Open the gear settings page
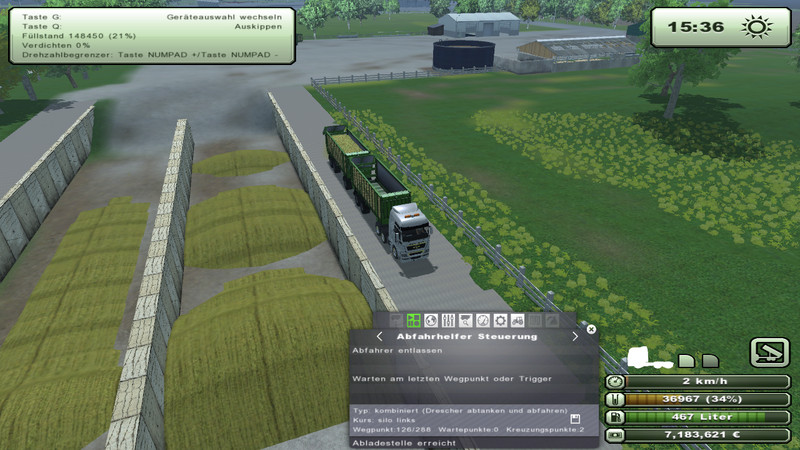The width and height of the screenshot is (800, 450). point(500,320)
